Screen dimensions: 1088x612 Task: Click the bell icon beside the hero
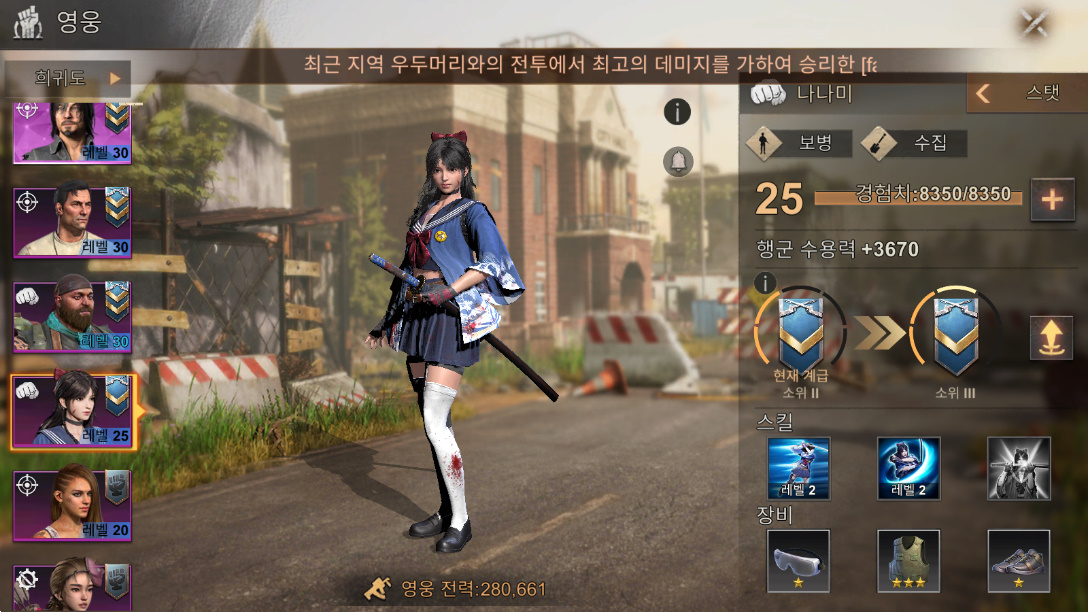[x=678, y=161]
